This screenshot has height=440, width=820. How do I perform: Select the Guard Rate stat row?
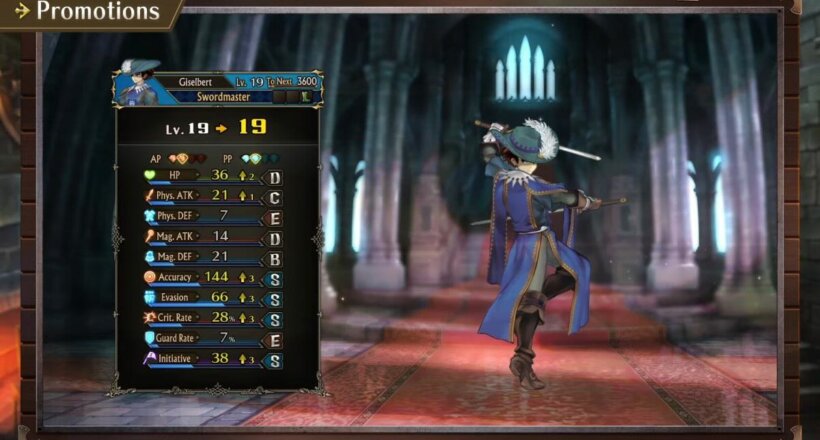210,339
